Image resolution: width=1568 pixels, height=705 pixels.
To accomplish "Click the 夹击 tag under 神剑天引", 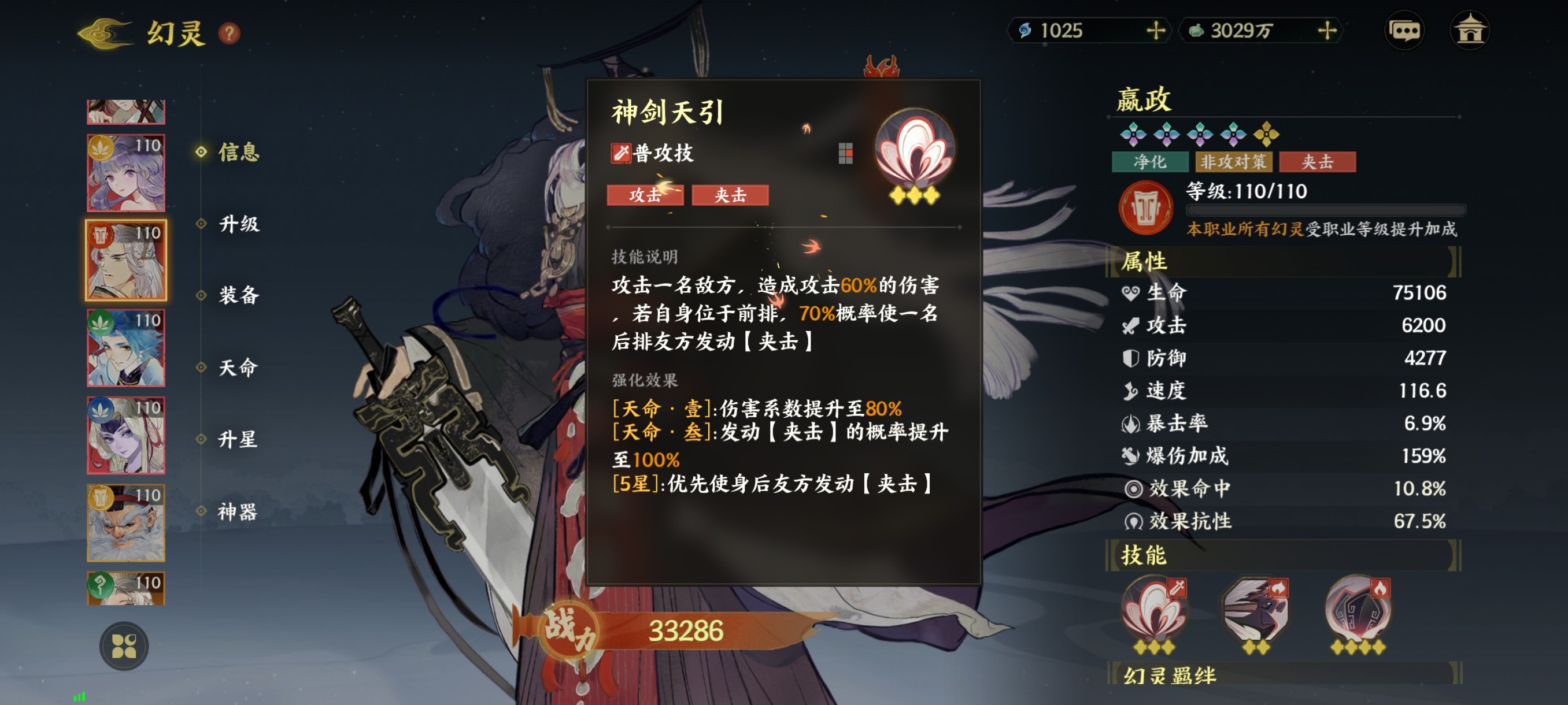I will tap(729, 195).
